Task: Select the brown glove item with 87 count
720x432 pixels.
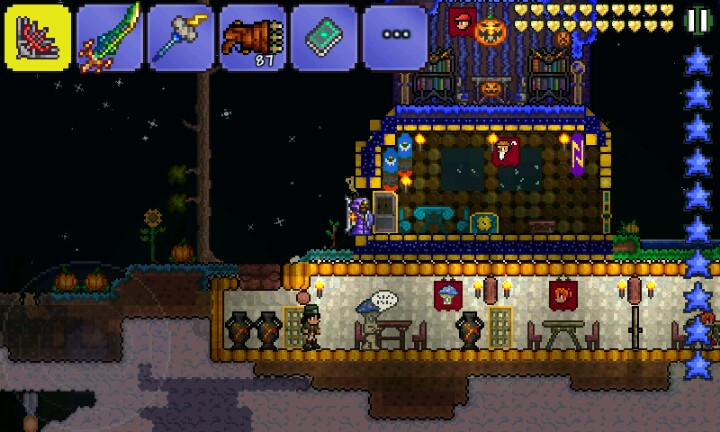Action: coord(253,37)
